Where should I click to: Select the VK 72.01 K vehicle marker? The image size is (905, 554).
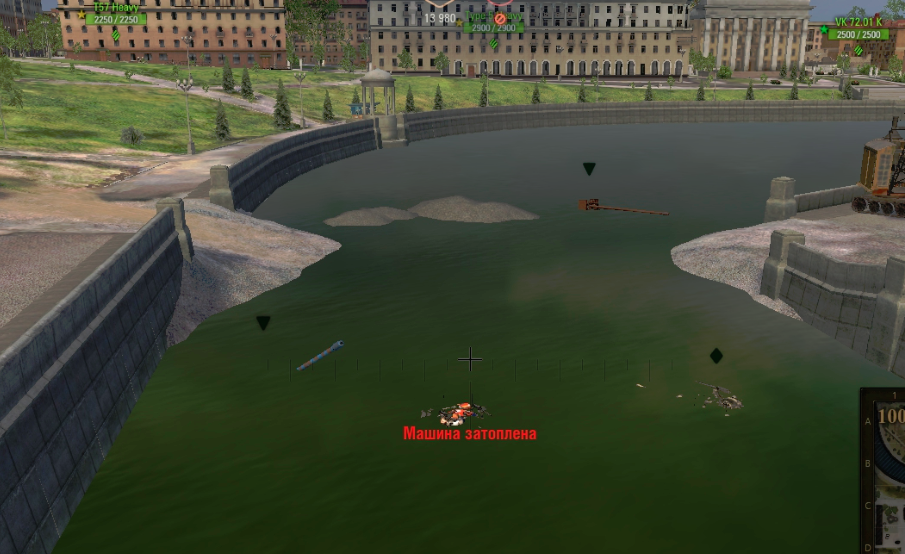click(858, 29)
